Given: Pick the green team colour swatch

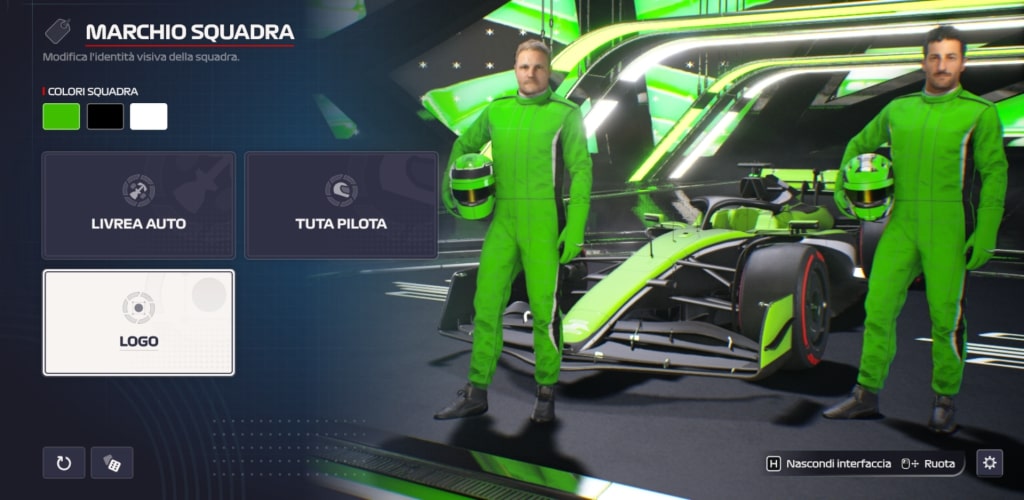Looking at the screenshot, I should [61, 117].
